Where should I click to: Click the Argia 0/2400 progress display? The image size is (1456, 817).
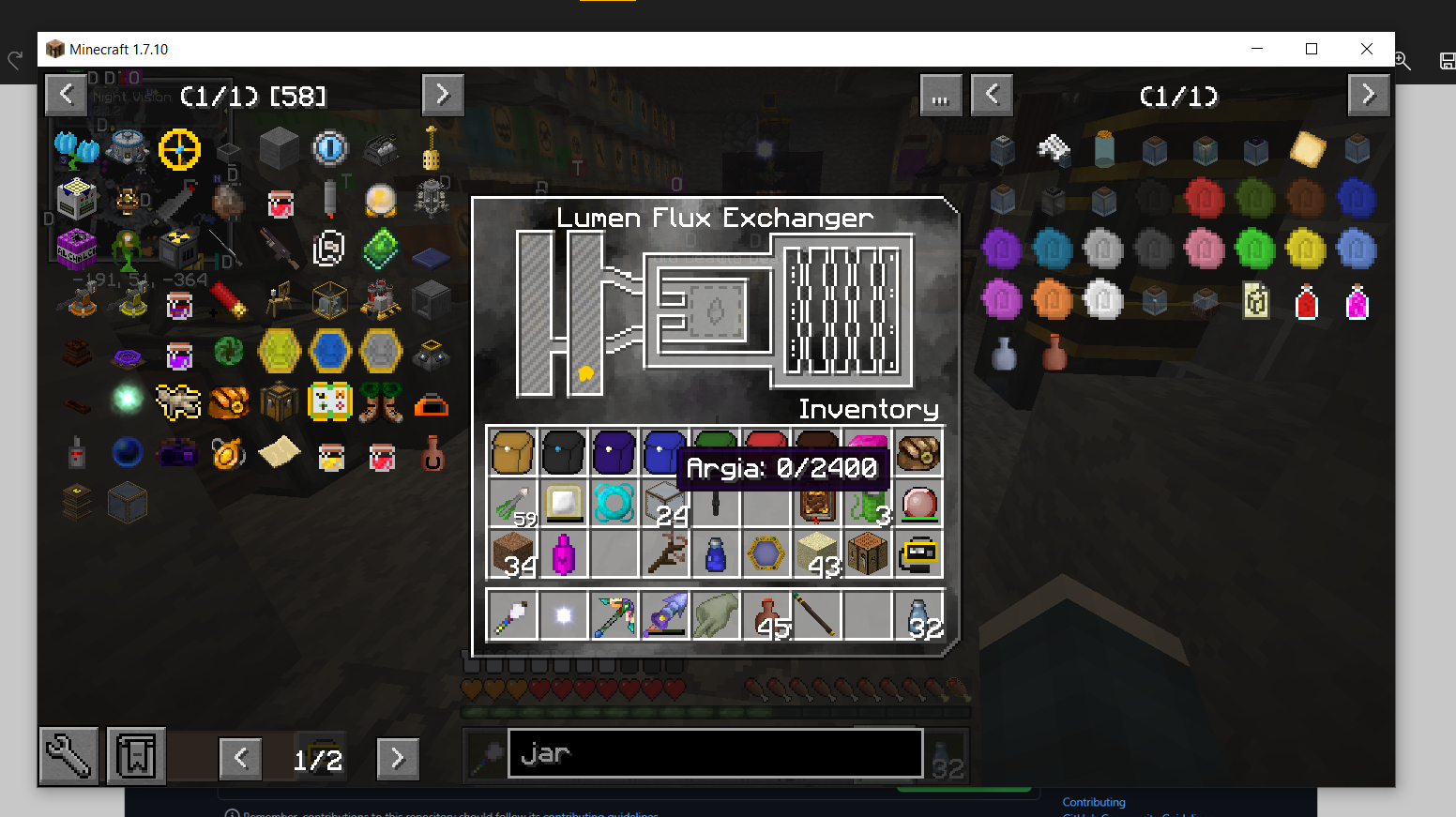[783, 467]
